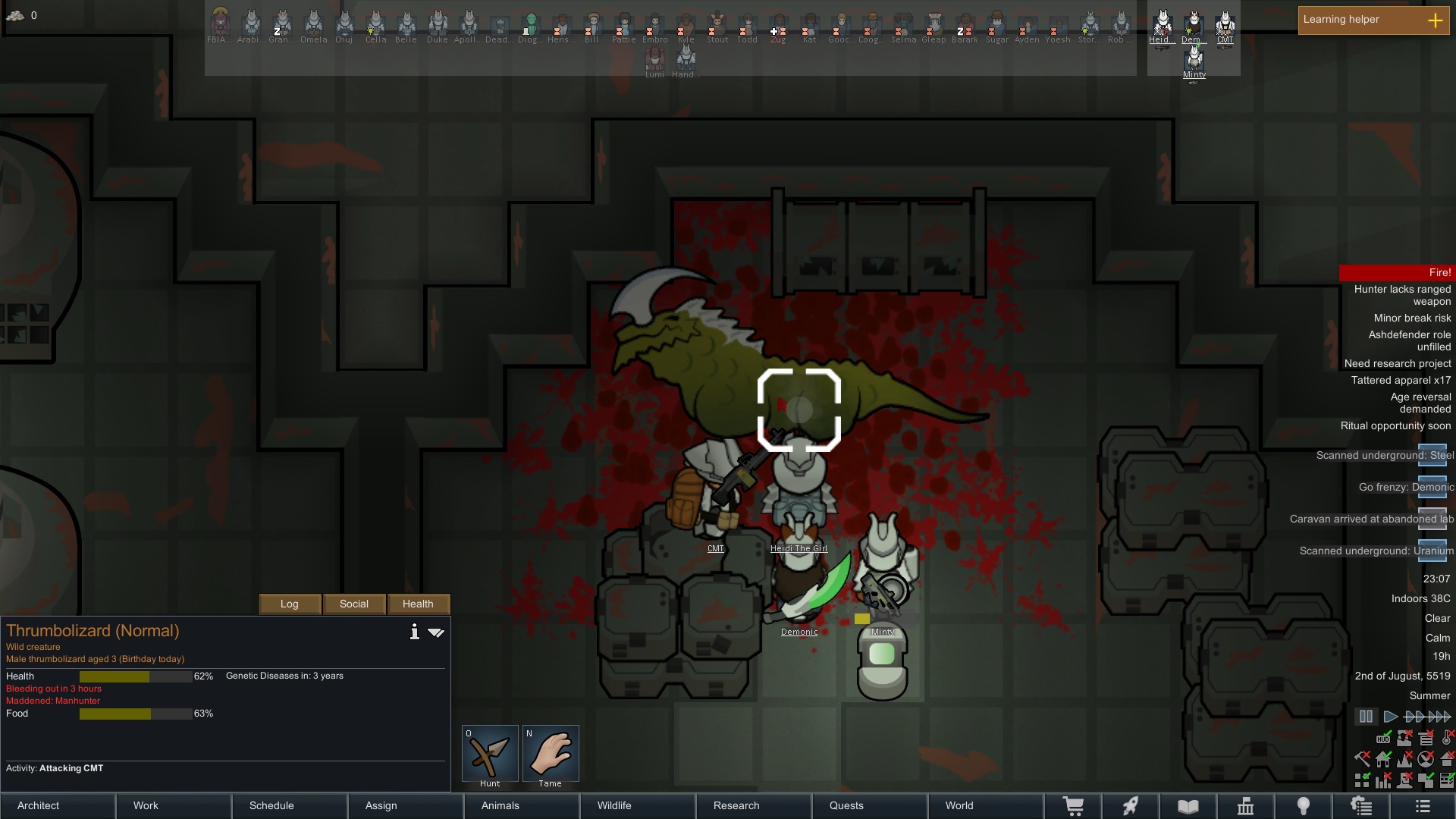Expand the Learning helper panel
This screenshot has width=1456, height=819.
1435,20
